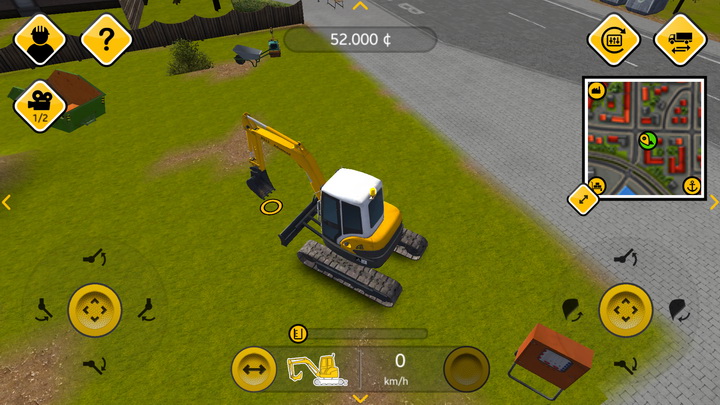This screenshot has width=720, height=405.
Task: Open the worker profile menu icon
Action: (40, 40)
